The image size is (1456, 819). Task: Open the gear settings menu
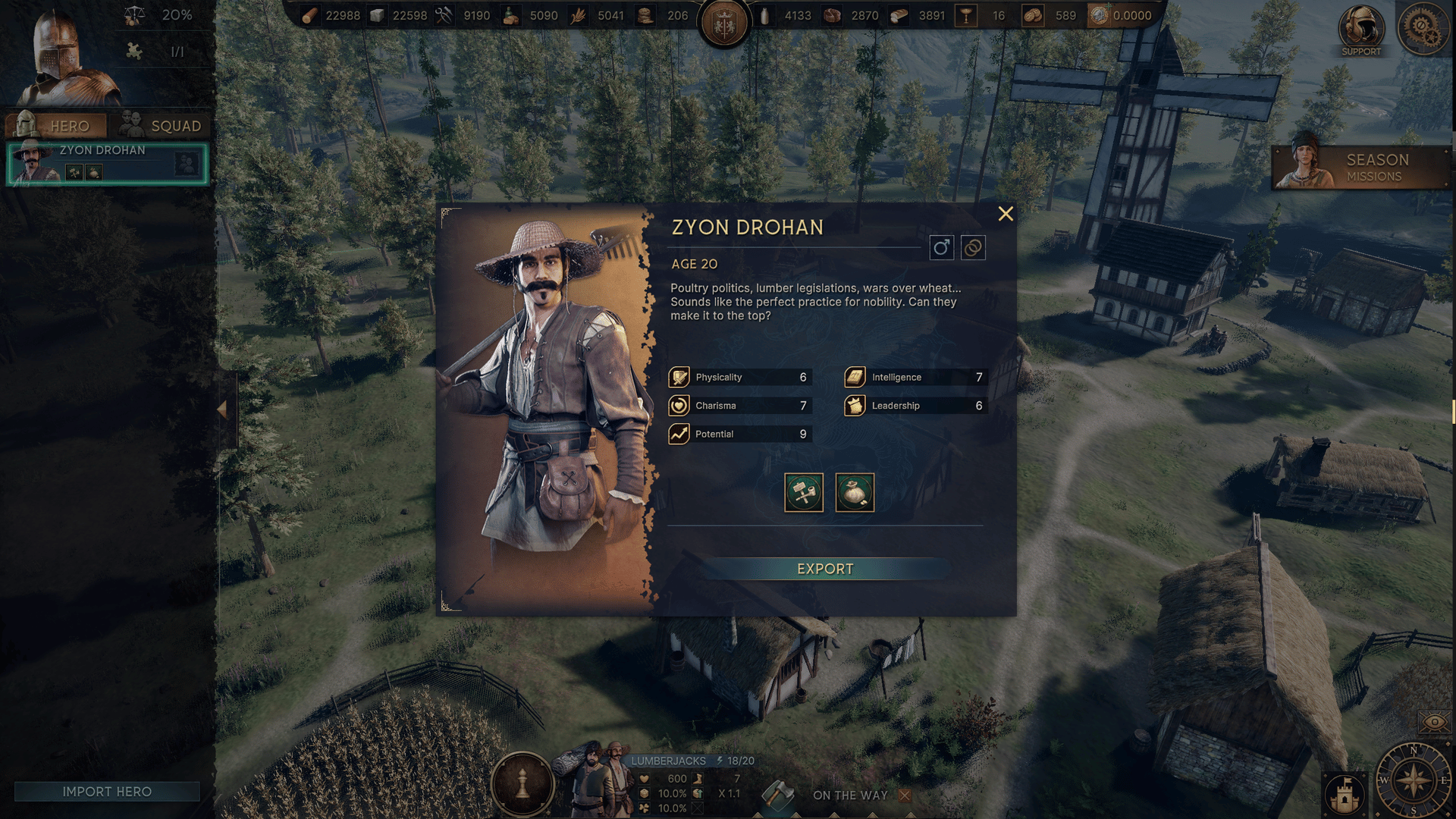point(1422,27)
